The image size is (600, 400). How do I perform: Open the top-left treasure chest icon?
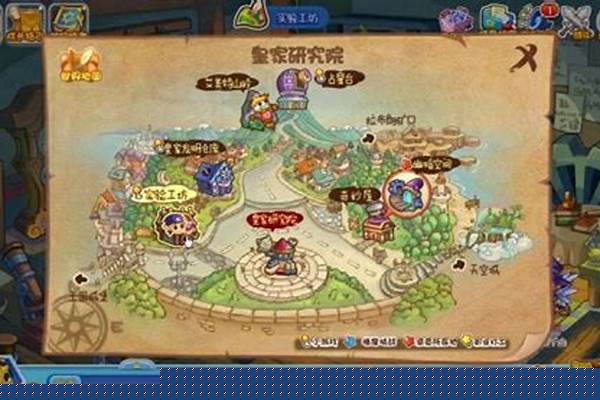[x=24, y=18]
